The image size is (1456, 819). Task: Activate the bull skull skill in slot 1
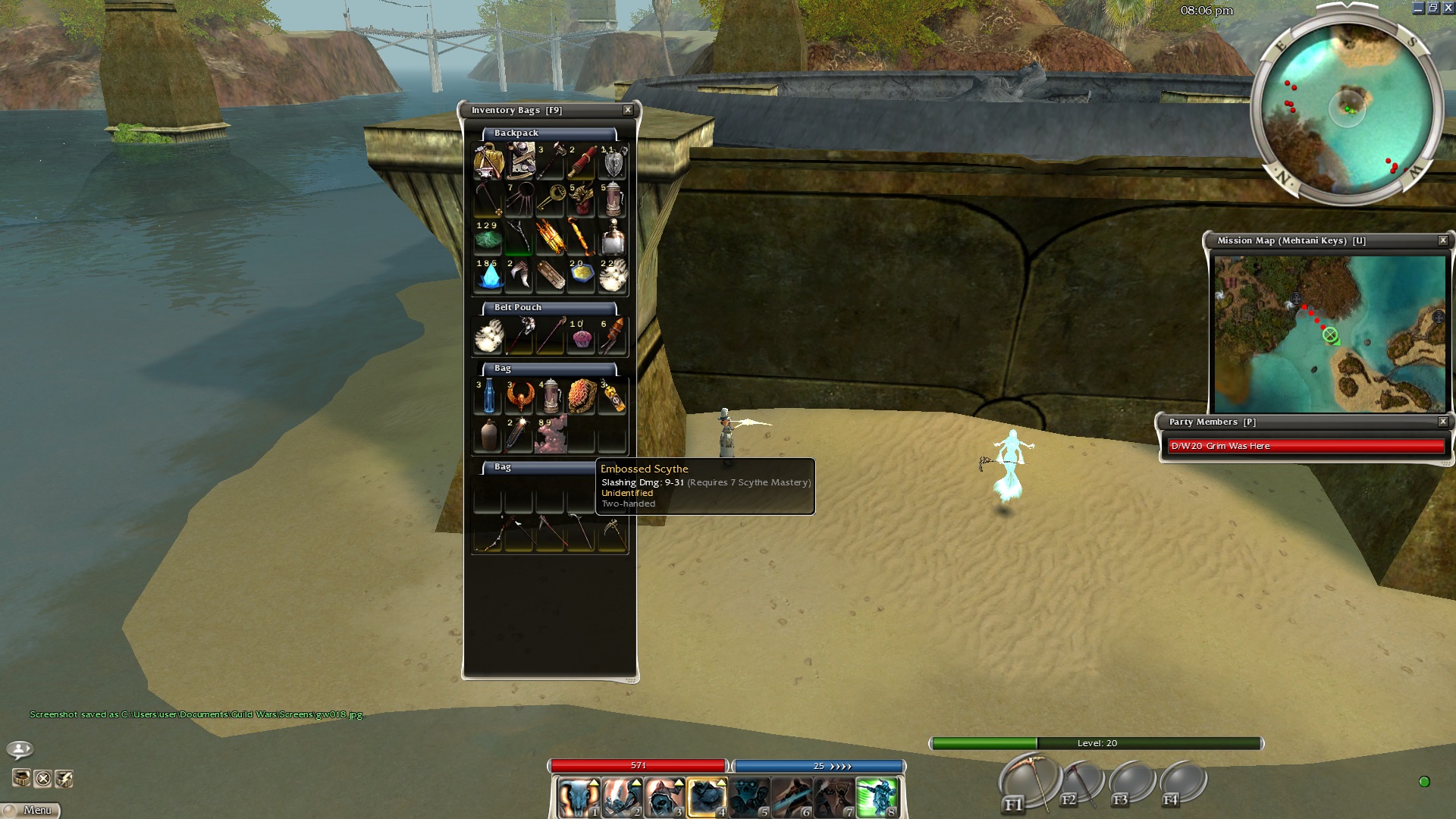coord(578,798)
